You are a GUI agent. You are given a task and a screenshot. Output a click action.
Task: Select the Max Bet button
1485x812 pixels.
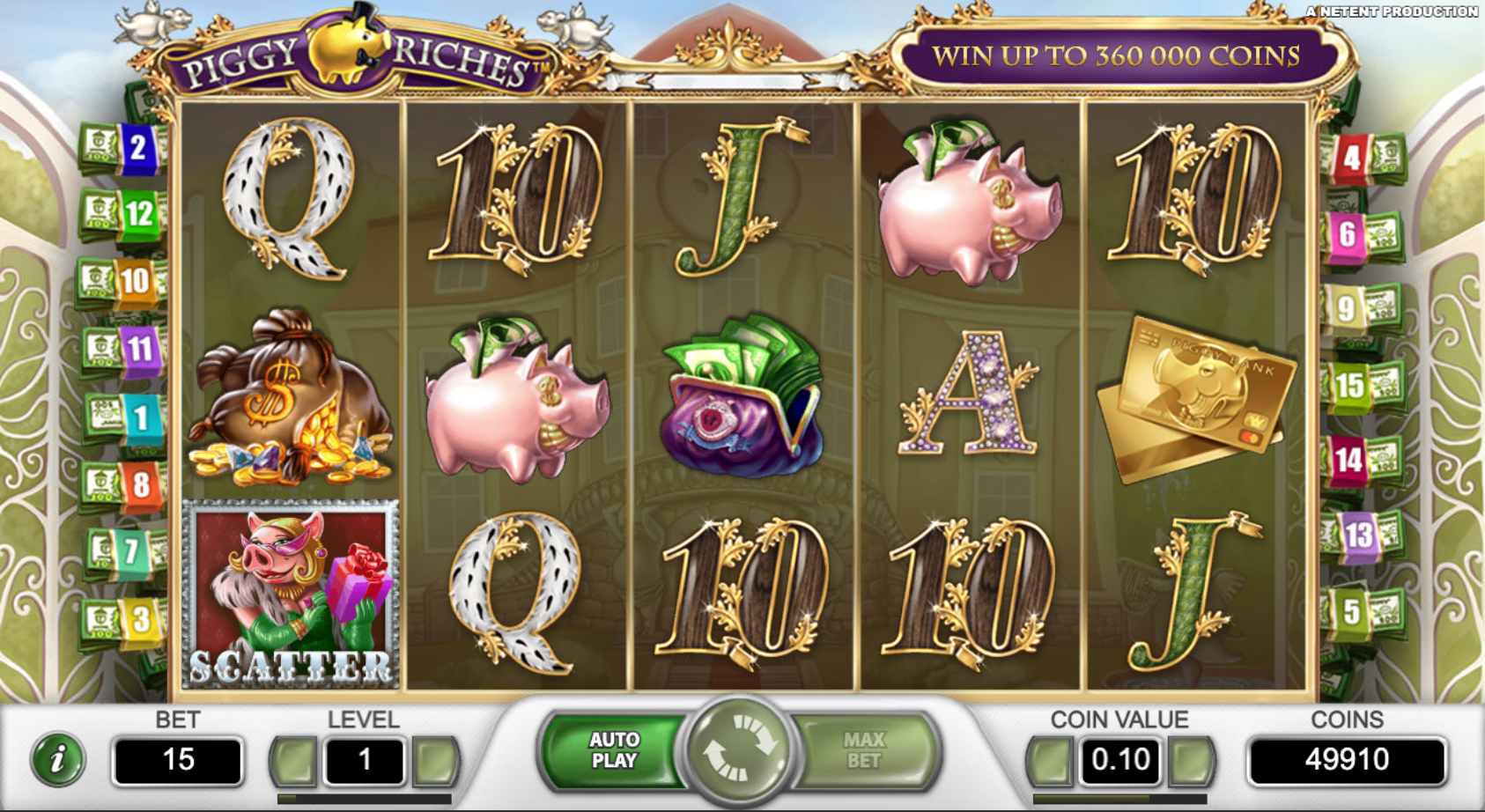[864, 751]
